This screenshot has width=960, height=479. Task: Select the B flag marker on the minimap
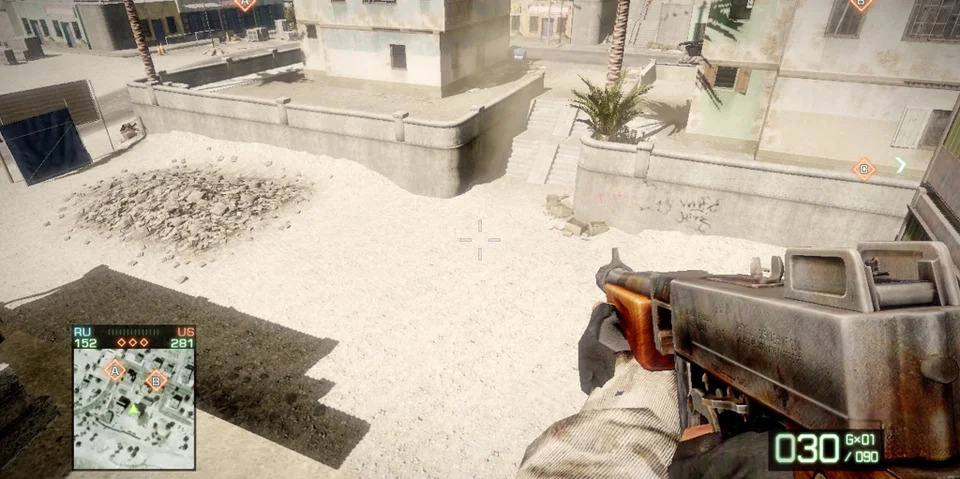[155, 380]
